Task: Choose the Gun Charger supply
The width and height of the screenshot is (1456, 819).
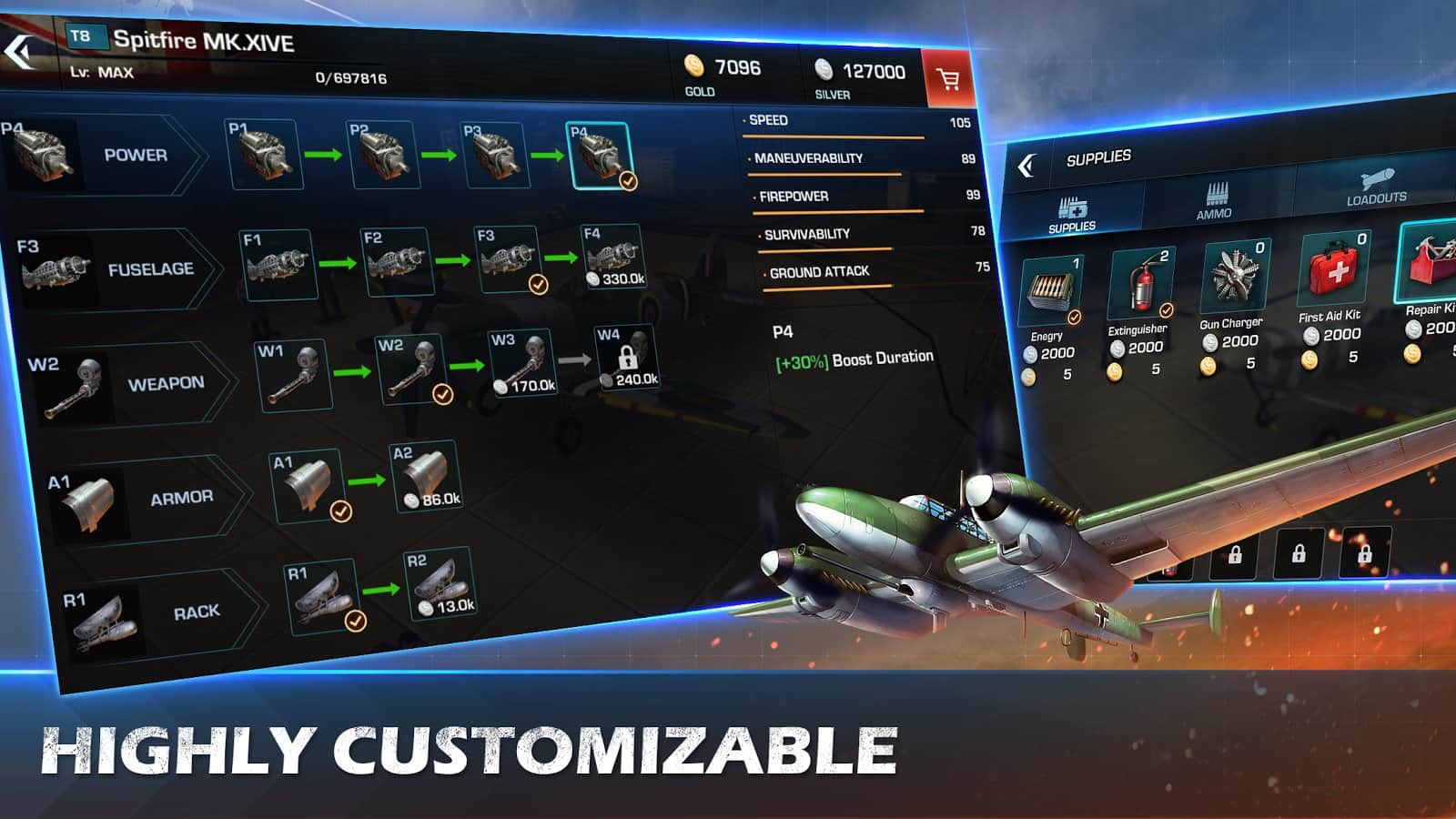Action: [x=1234, y=276]
